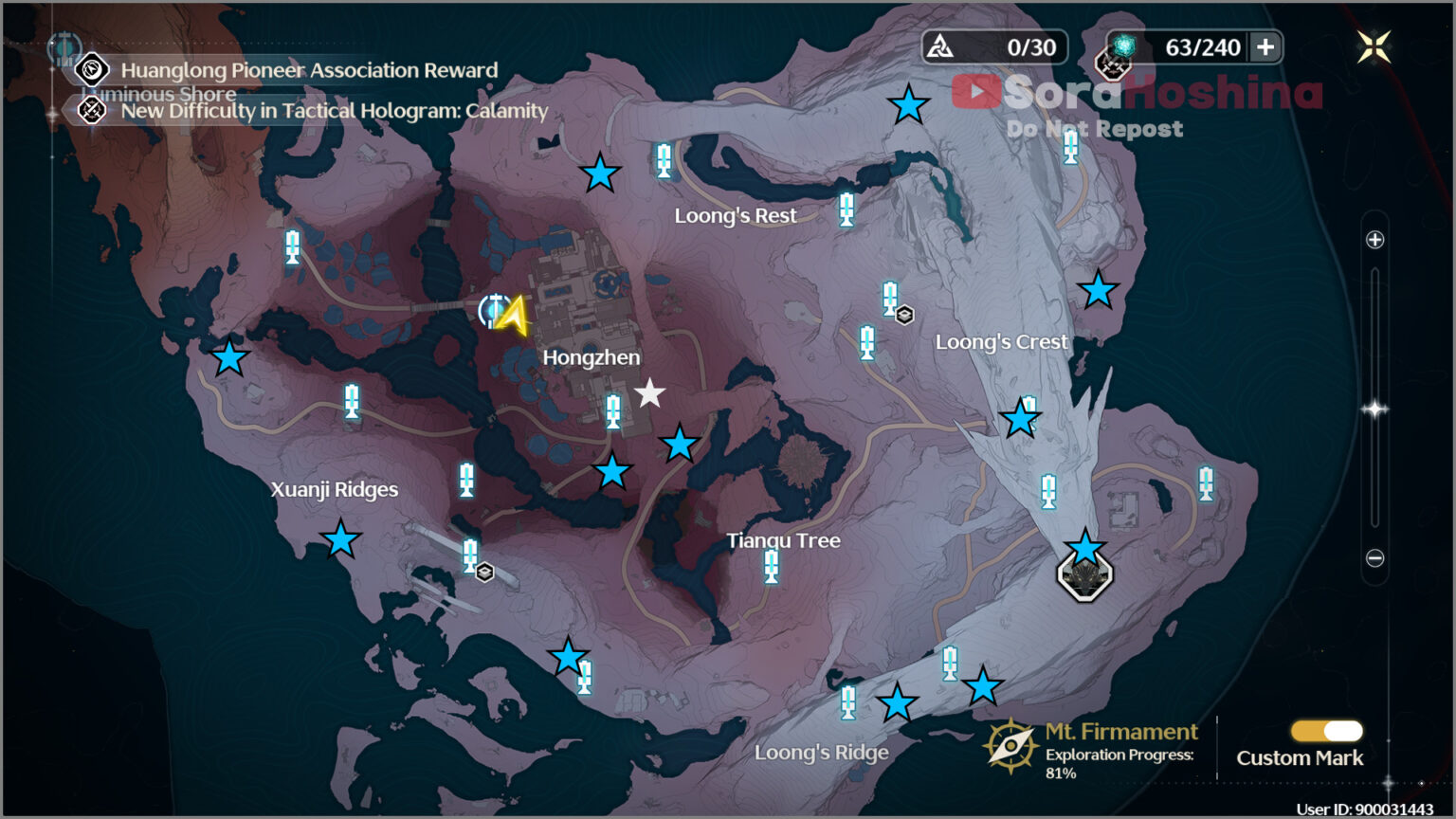Click the chest marker near Xuanji Ridges

(x=485, y=573)
